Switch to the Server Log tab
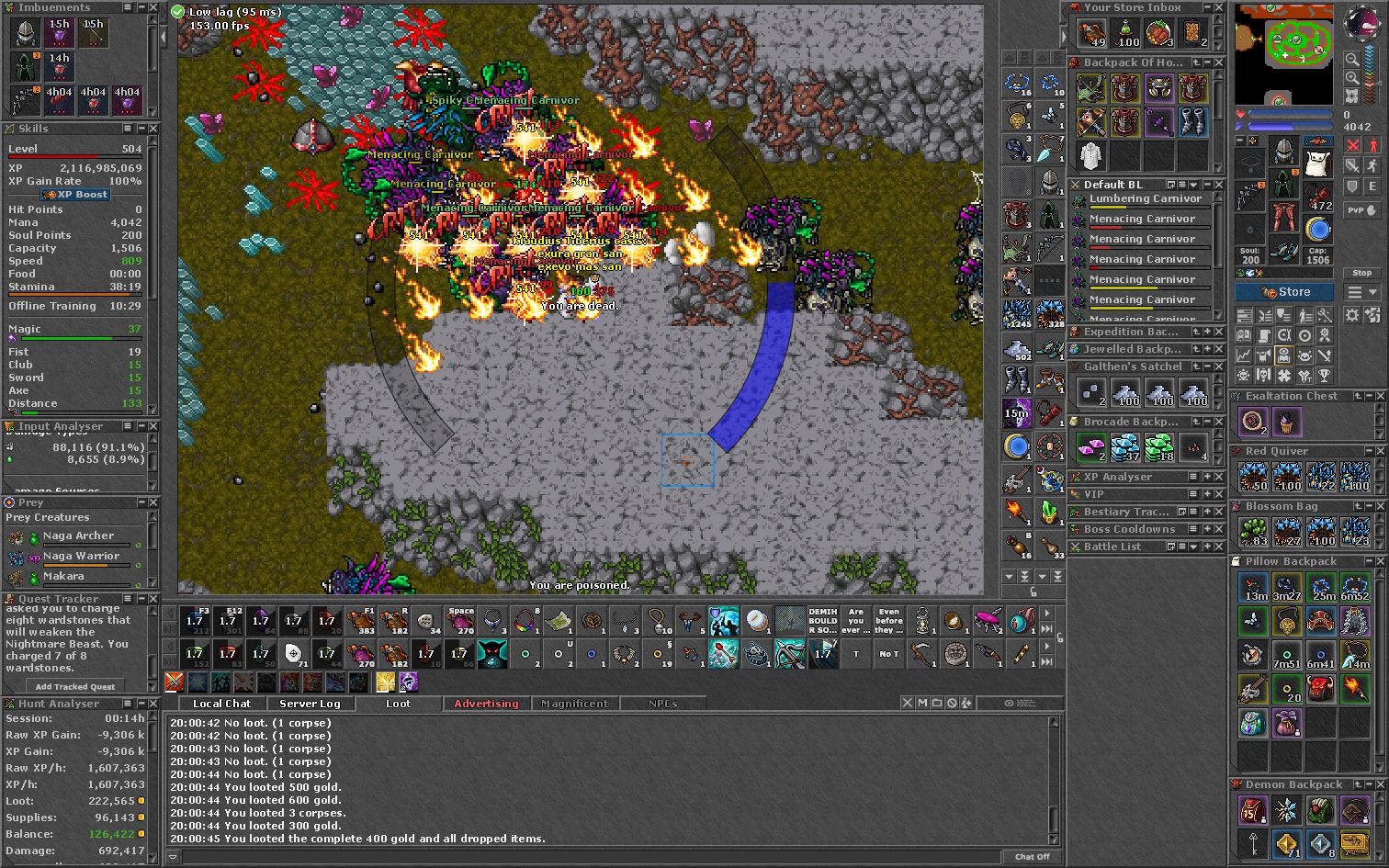This screenshot has width=1389, height=868. pos(310,704)
